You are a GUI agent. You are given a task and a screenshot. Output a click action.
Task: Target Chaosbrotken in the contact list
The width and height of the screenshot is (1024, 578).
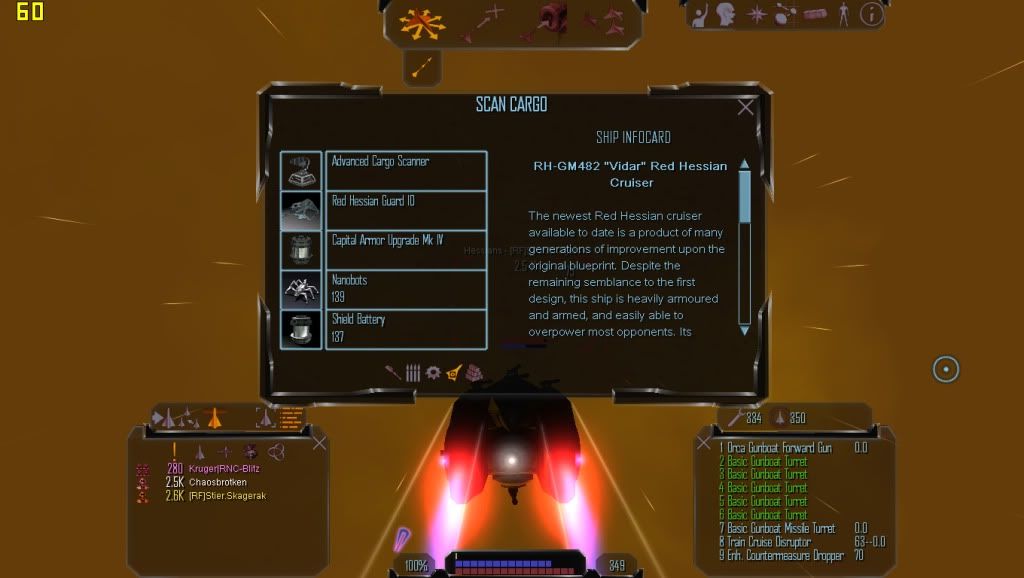218,482
